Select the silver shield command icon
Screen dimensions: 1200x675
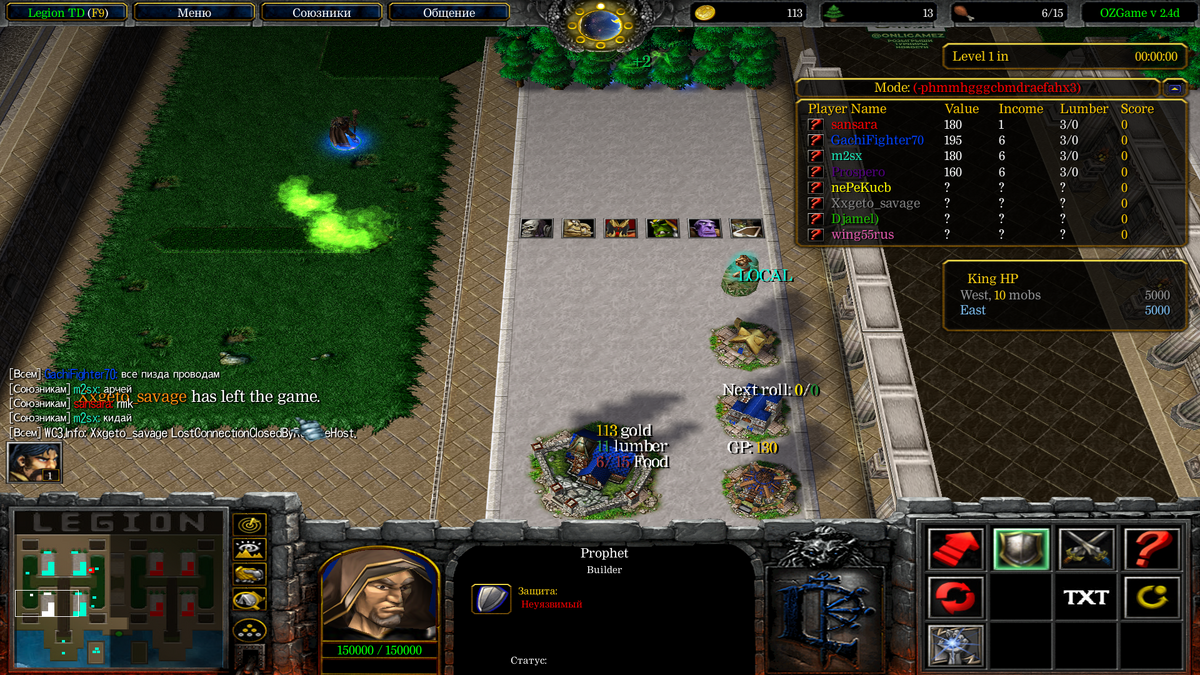(x=1020, y=548)
